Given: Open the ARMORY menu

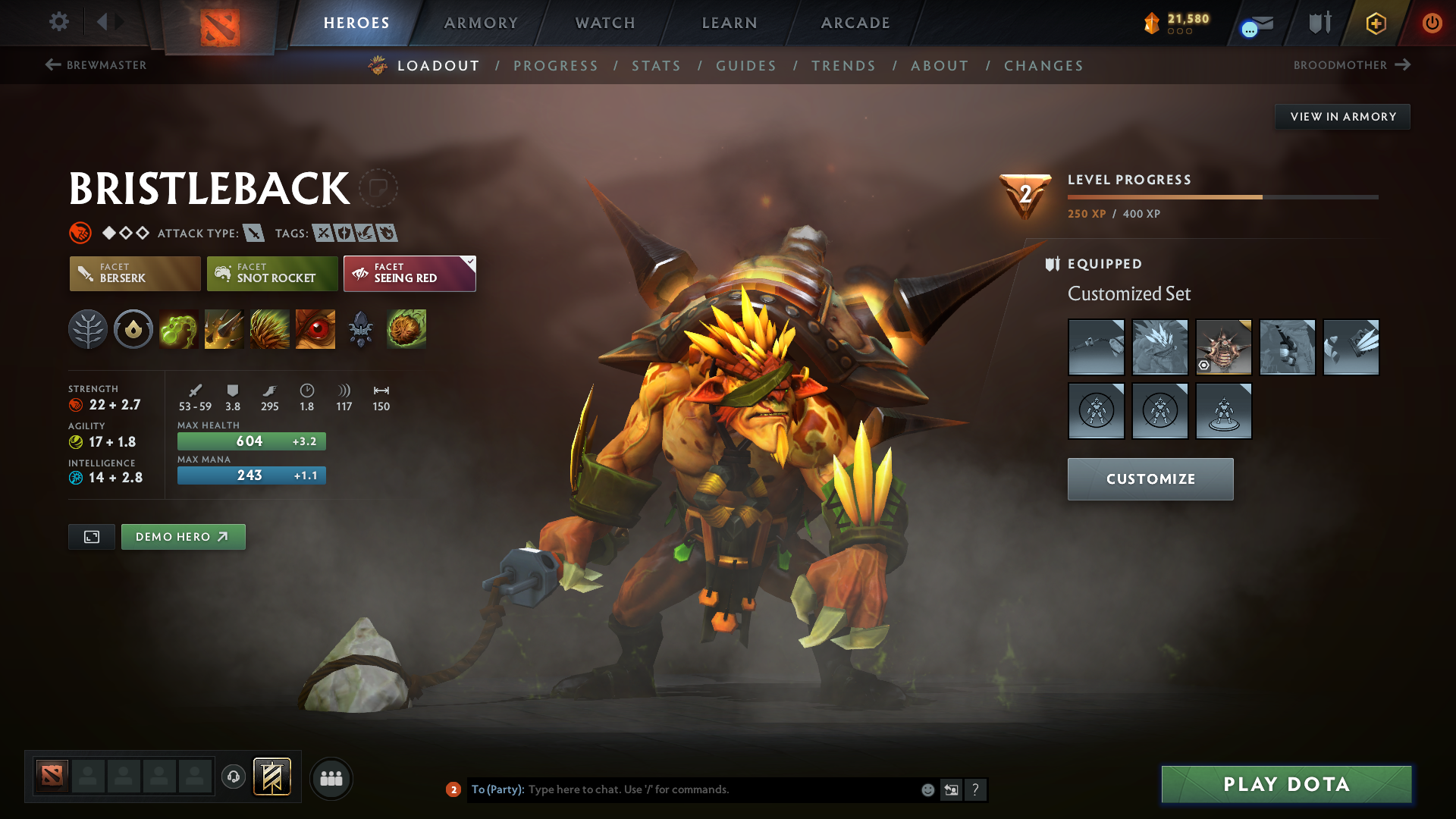Looking at the screenshot, I should point(481,23).
